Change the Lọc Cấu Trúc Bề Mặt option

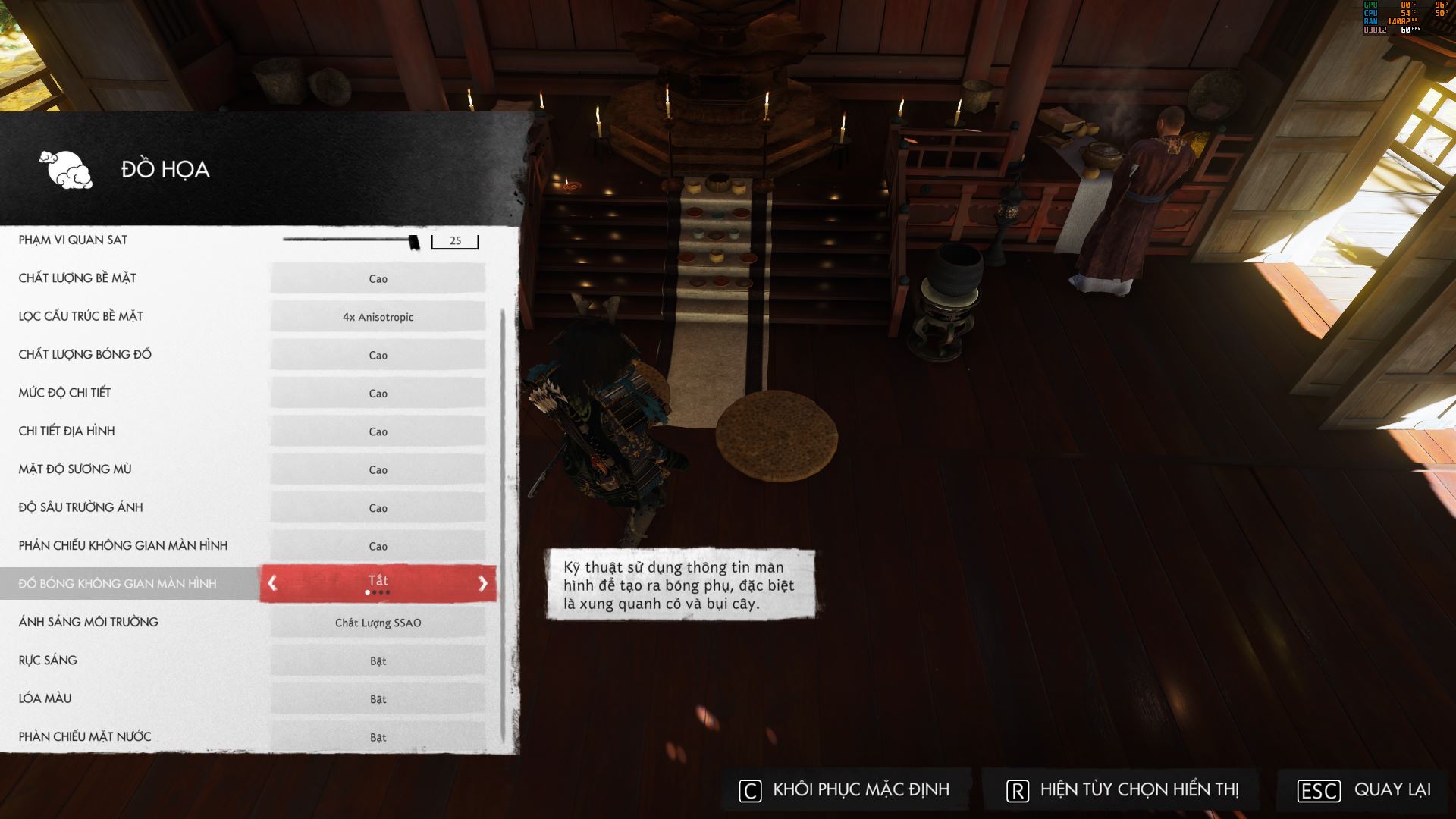[x=378, y=317]
